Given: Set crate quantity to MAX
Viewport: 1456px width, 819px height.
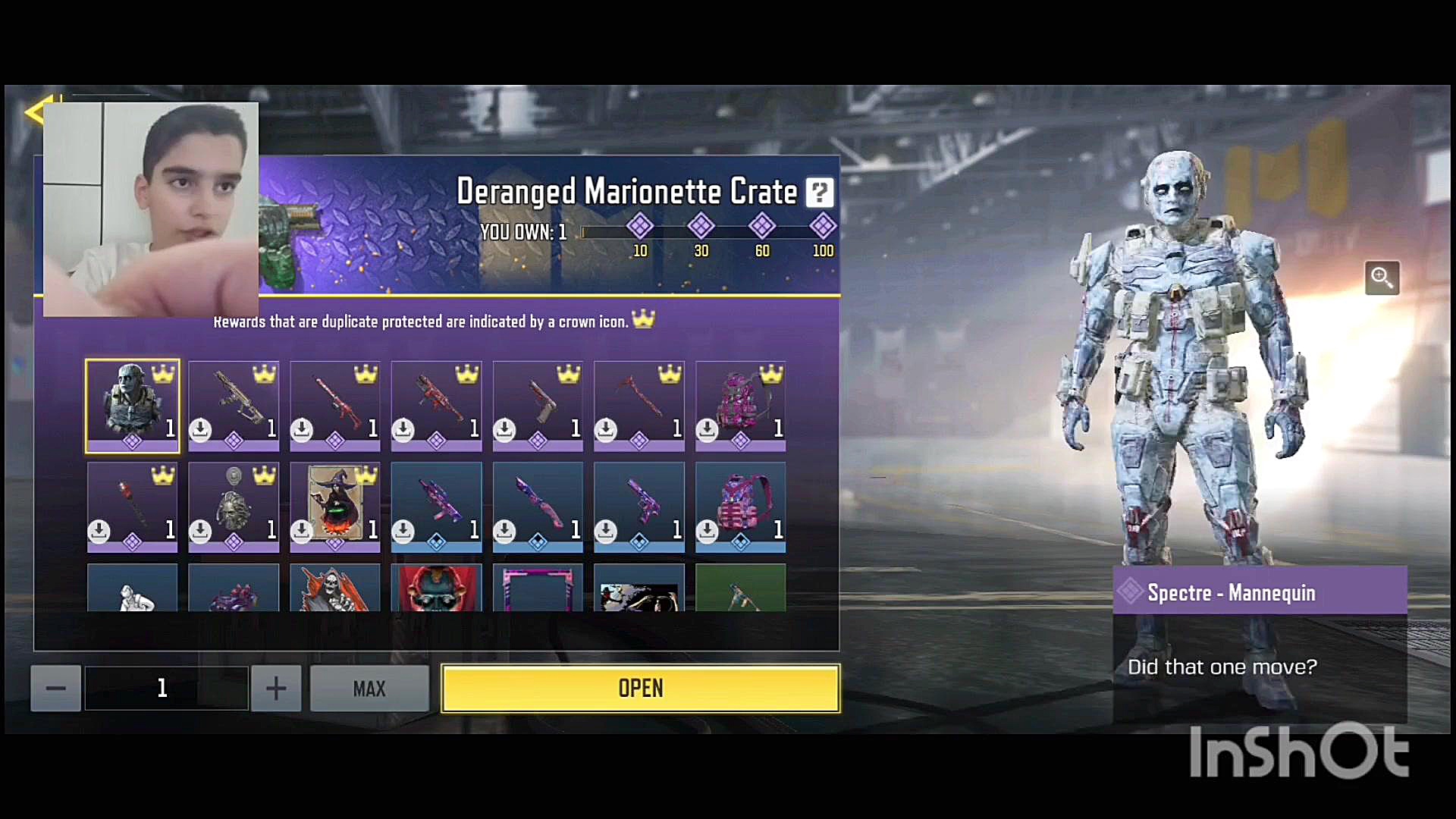Looking at the screenshot, I should click(x=369, y=689).
